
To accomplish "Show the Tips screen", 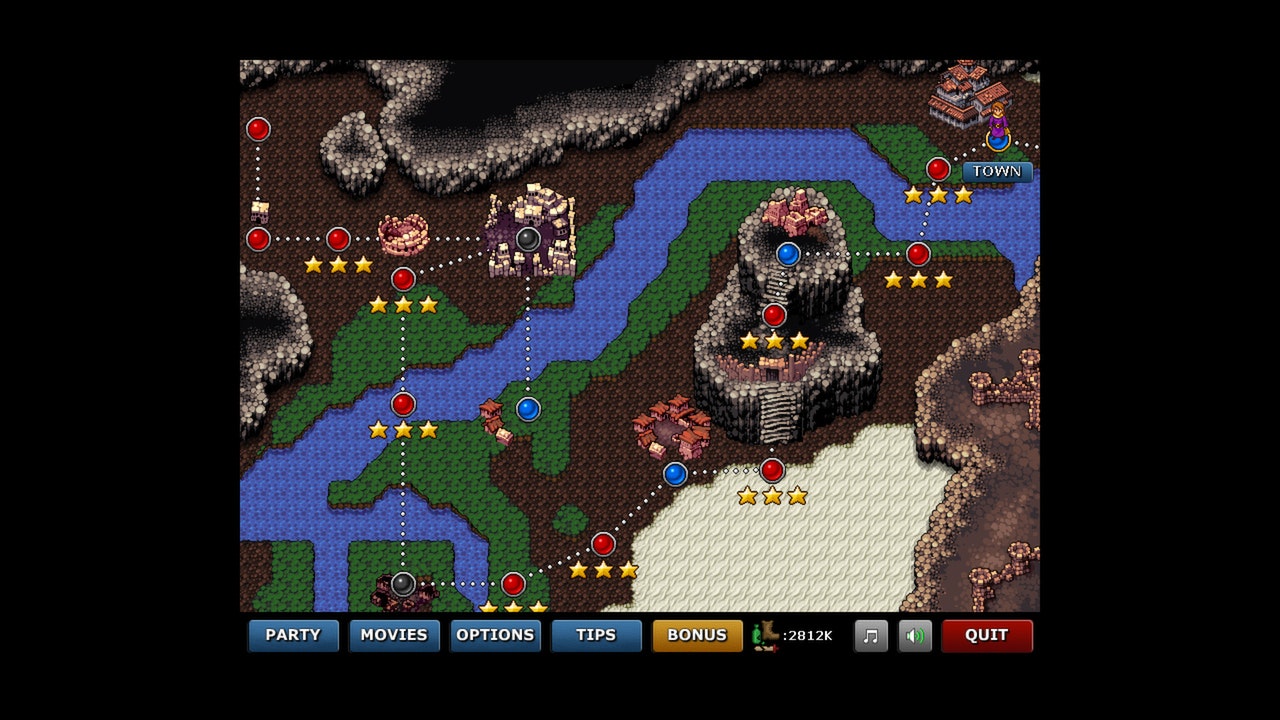I will tap(596, 635).
